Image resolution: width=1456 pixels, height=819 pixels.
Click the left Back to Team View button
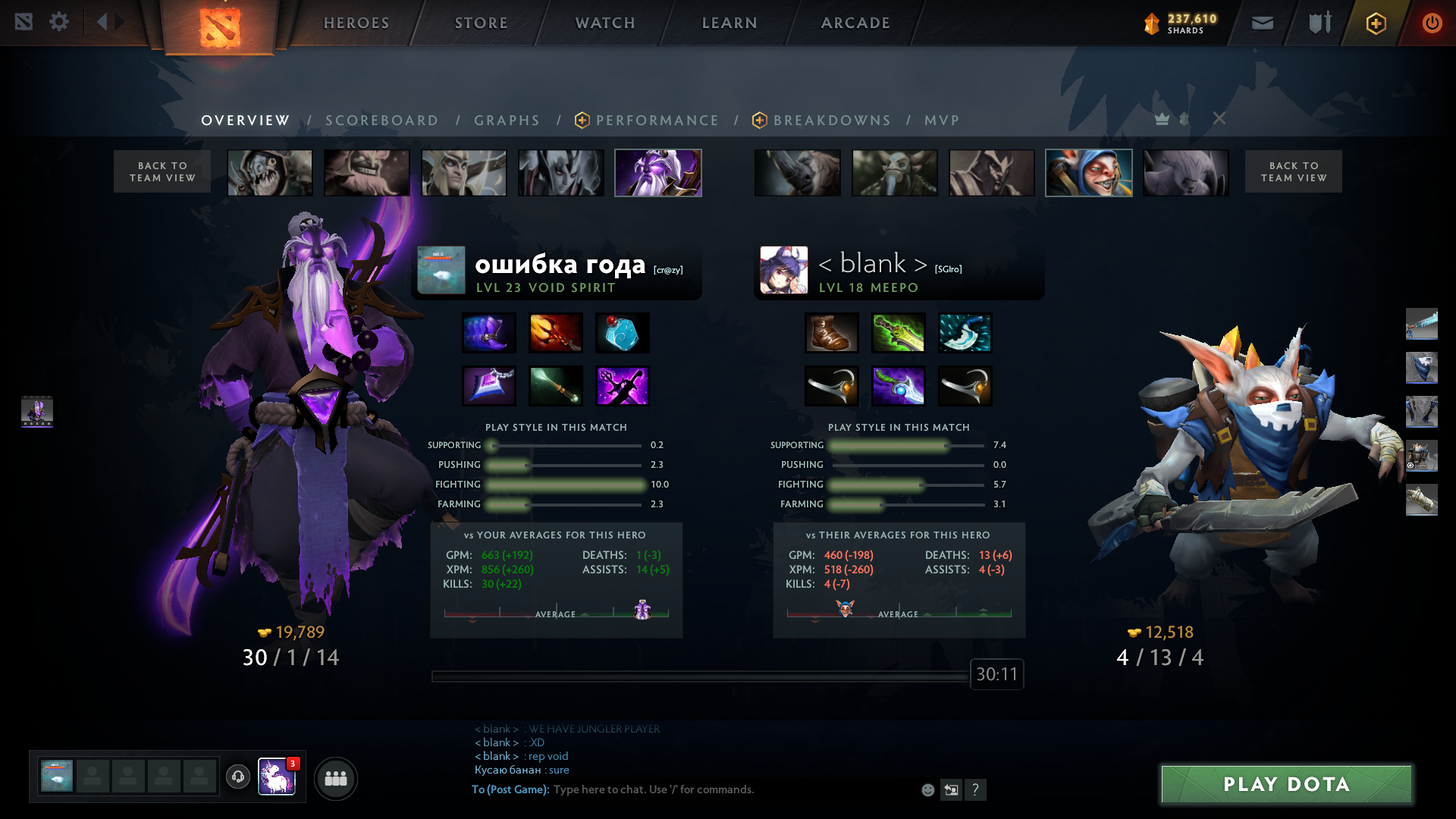[162, 171]
